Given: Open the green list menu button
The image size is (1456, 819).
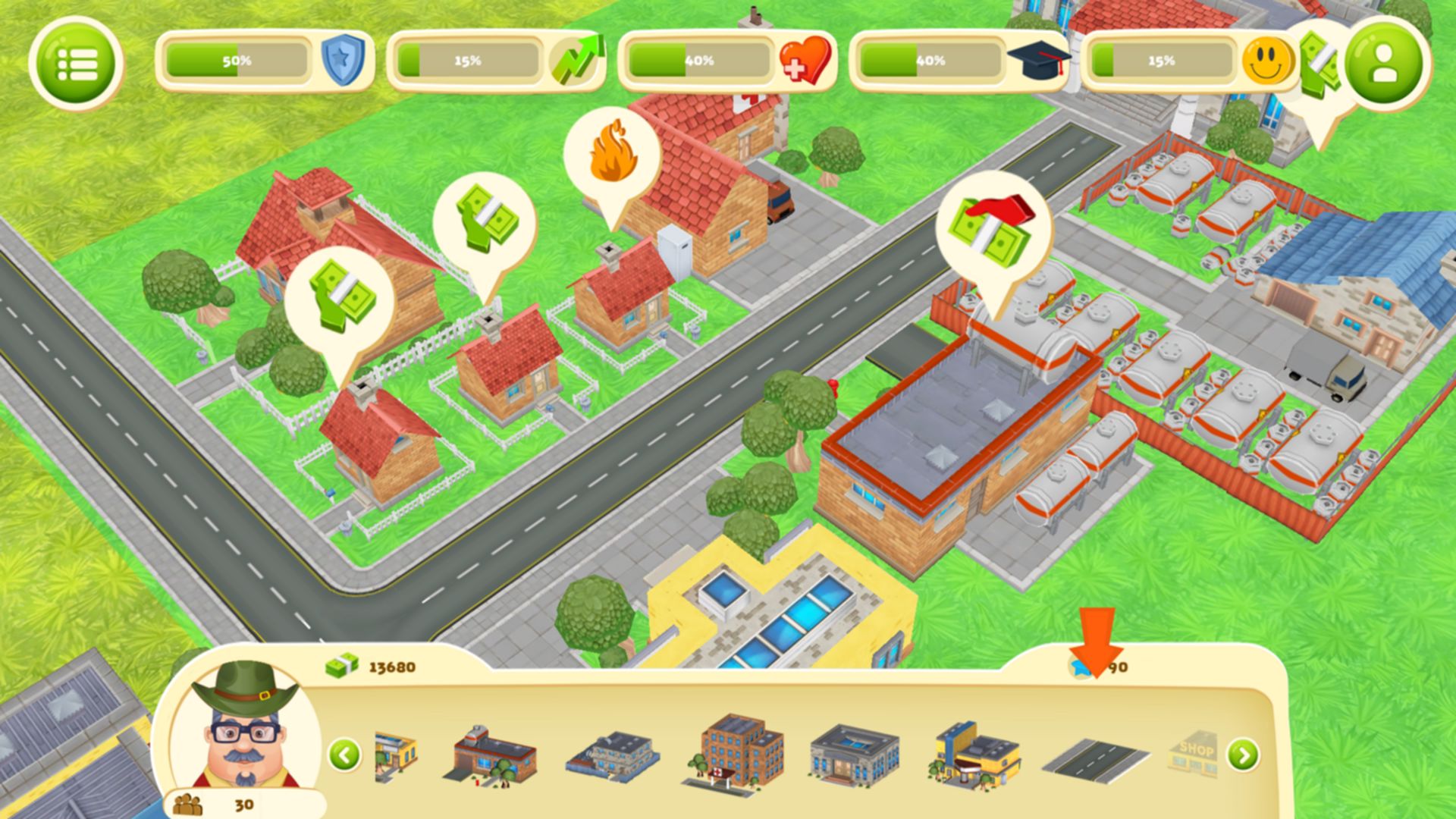Looking at the screenshot, I should 76,64.
